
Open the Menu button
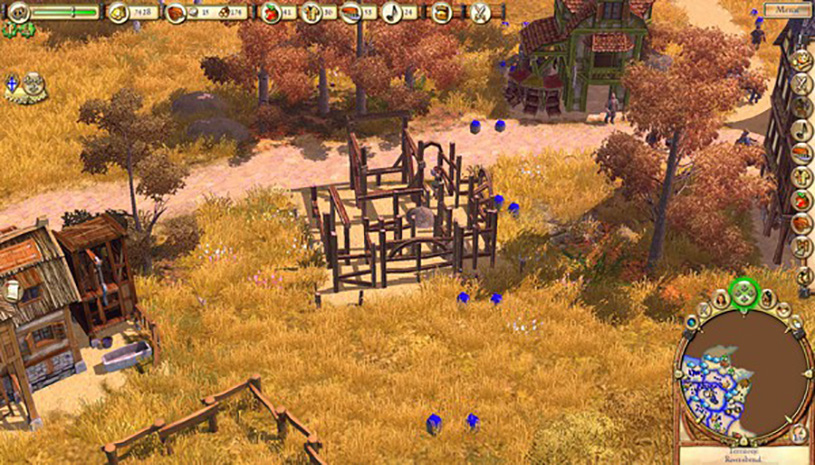pos(786,10)
